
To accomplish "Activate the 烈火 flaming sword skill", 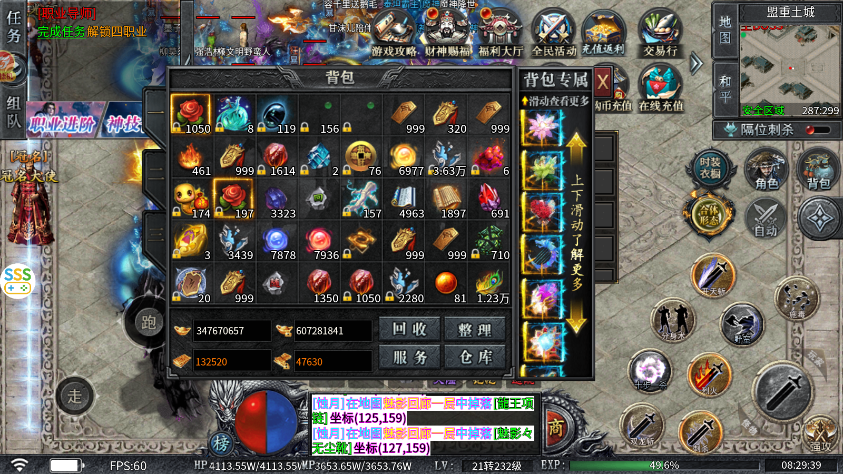I will point(709,373).
